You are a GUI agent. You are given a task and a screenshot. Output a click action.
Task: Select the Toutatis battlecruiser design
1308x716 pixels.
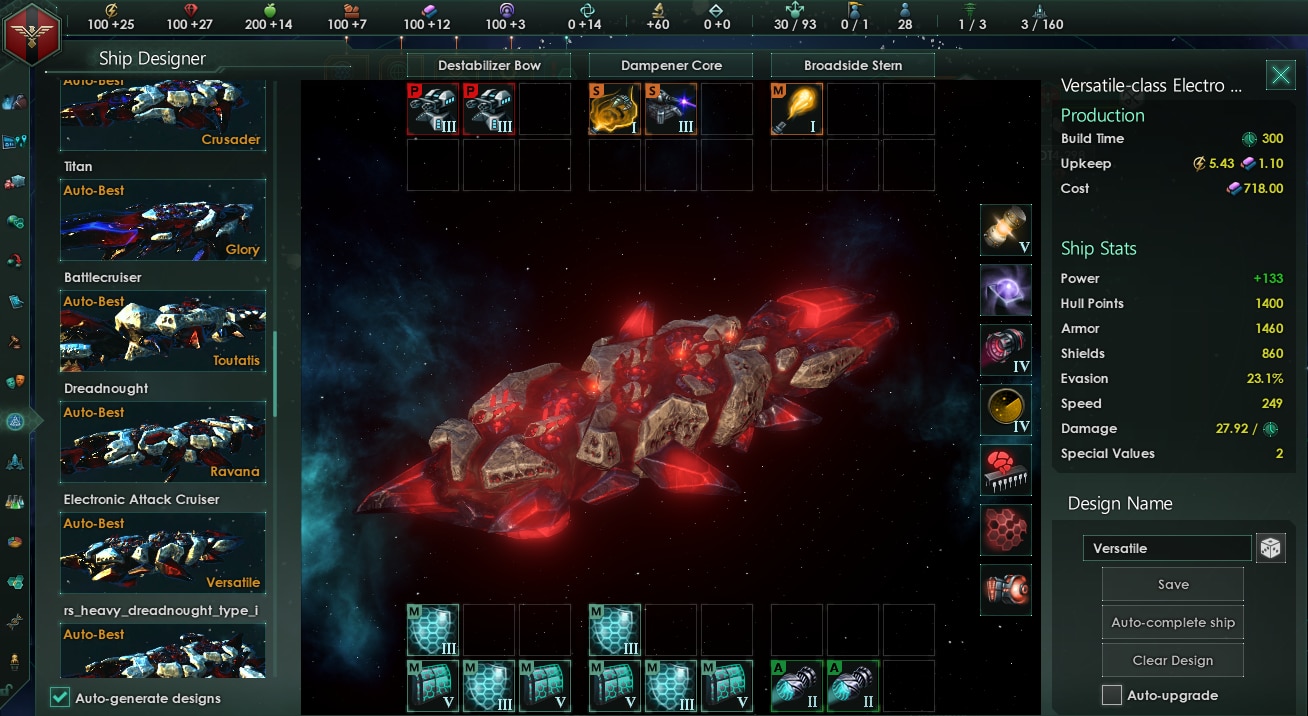(163, 331)
